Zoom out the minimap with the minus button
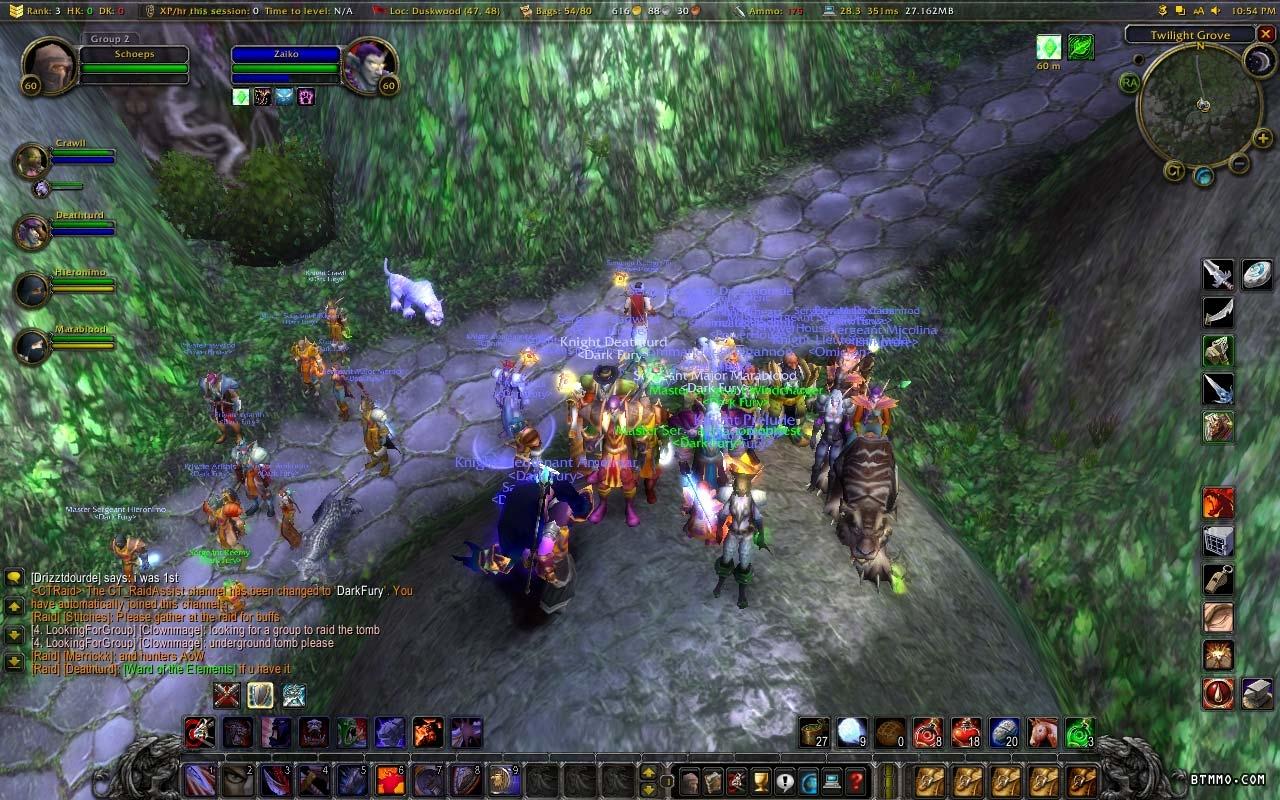The width and height of the screenshot is (1280, 800). (x=1238, y=163)
